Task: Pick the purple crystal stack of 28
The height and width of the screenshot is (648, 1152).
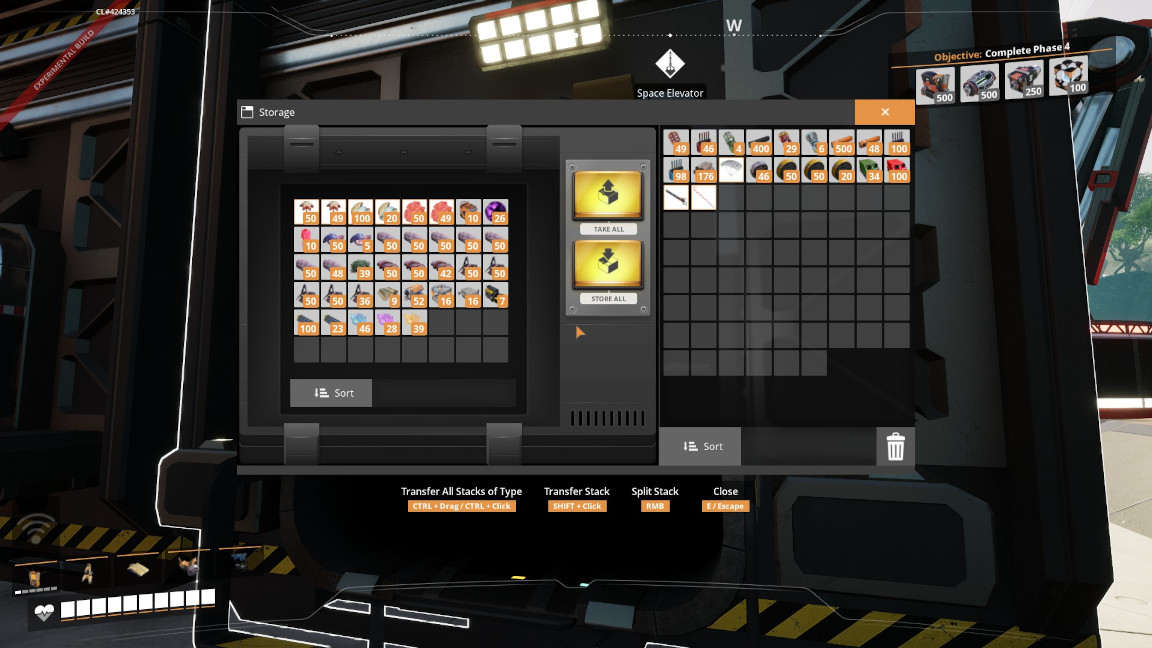Action: 388,322
